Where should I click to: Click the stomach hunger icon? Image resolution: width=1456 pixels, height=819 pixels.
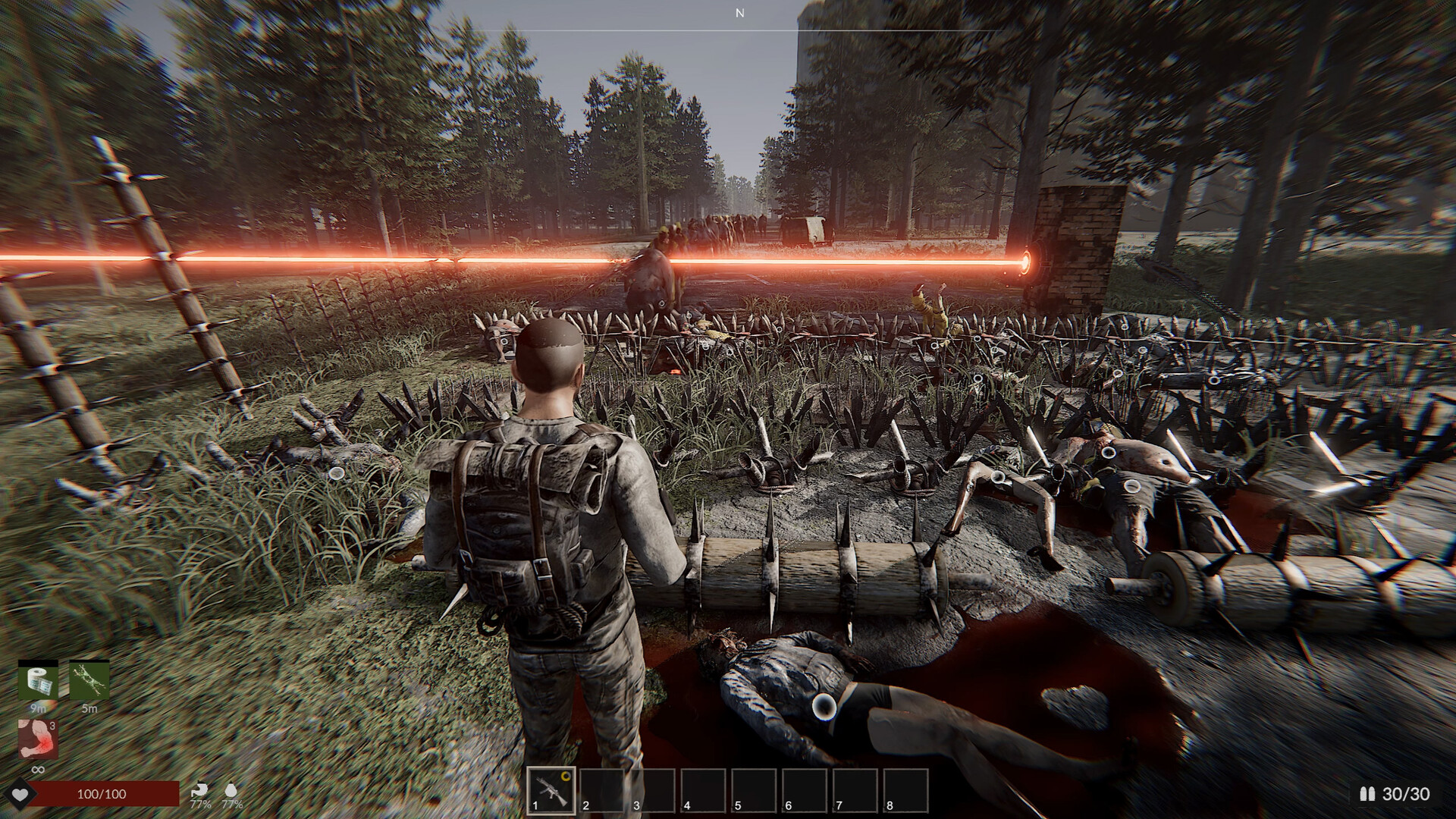click(199, 790)
